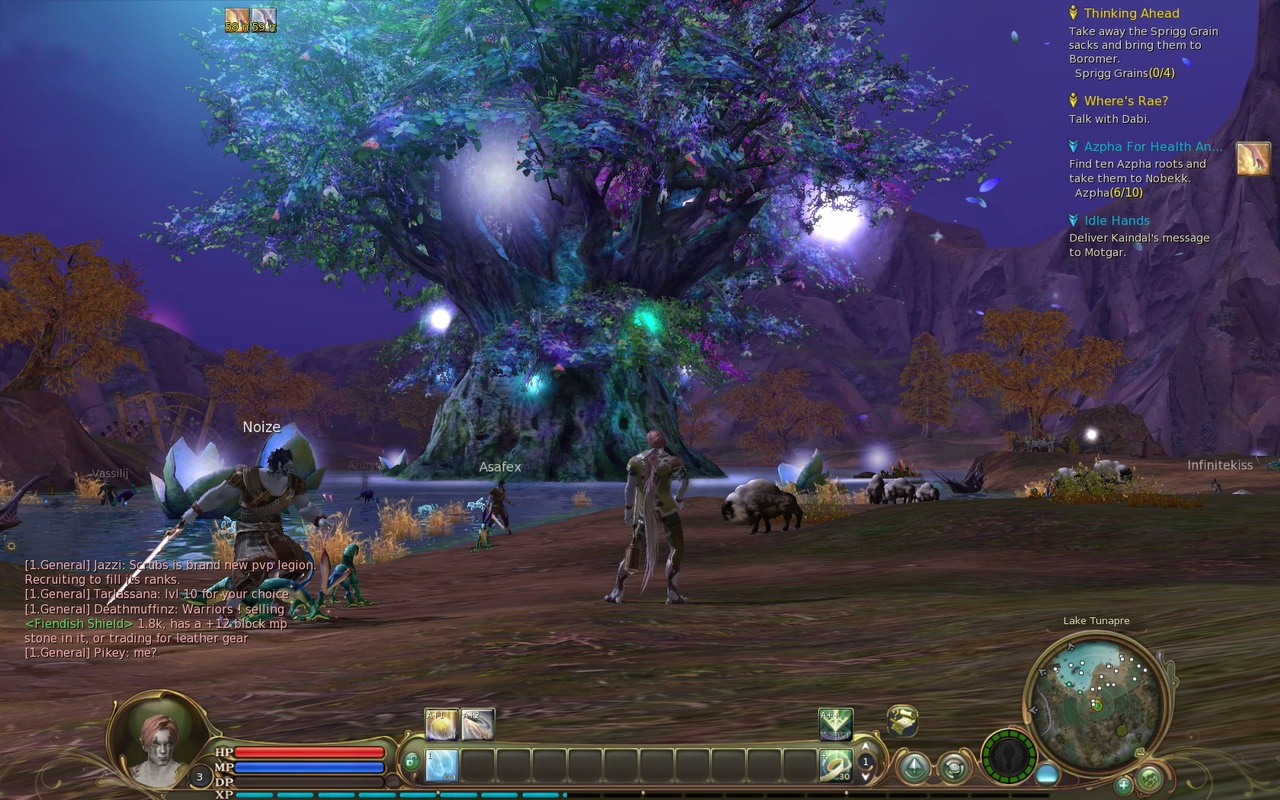Click the quickbar page up arrow

(864, 748)
